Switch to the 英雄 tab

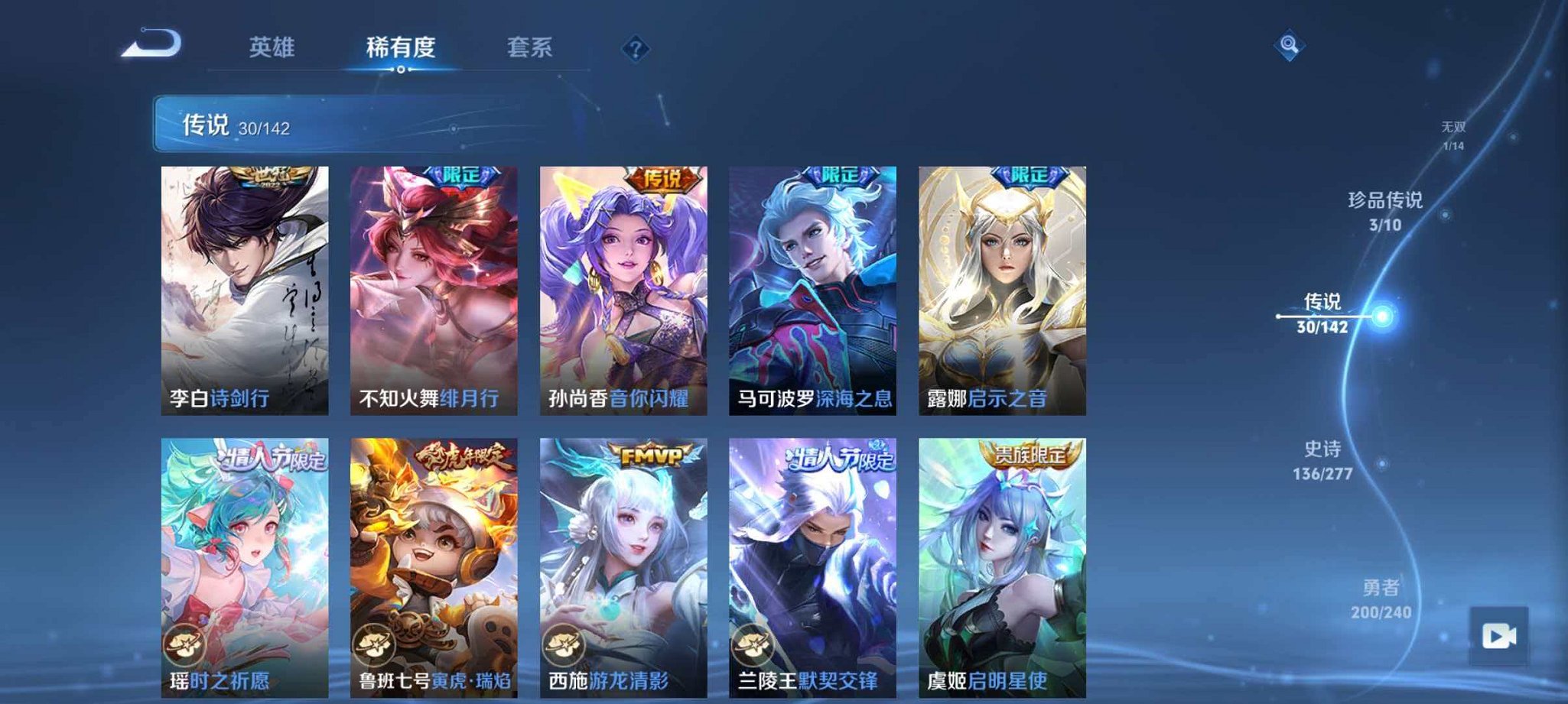click(x=273, y=47)
